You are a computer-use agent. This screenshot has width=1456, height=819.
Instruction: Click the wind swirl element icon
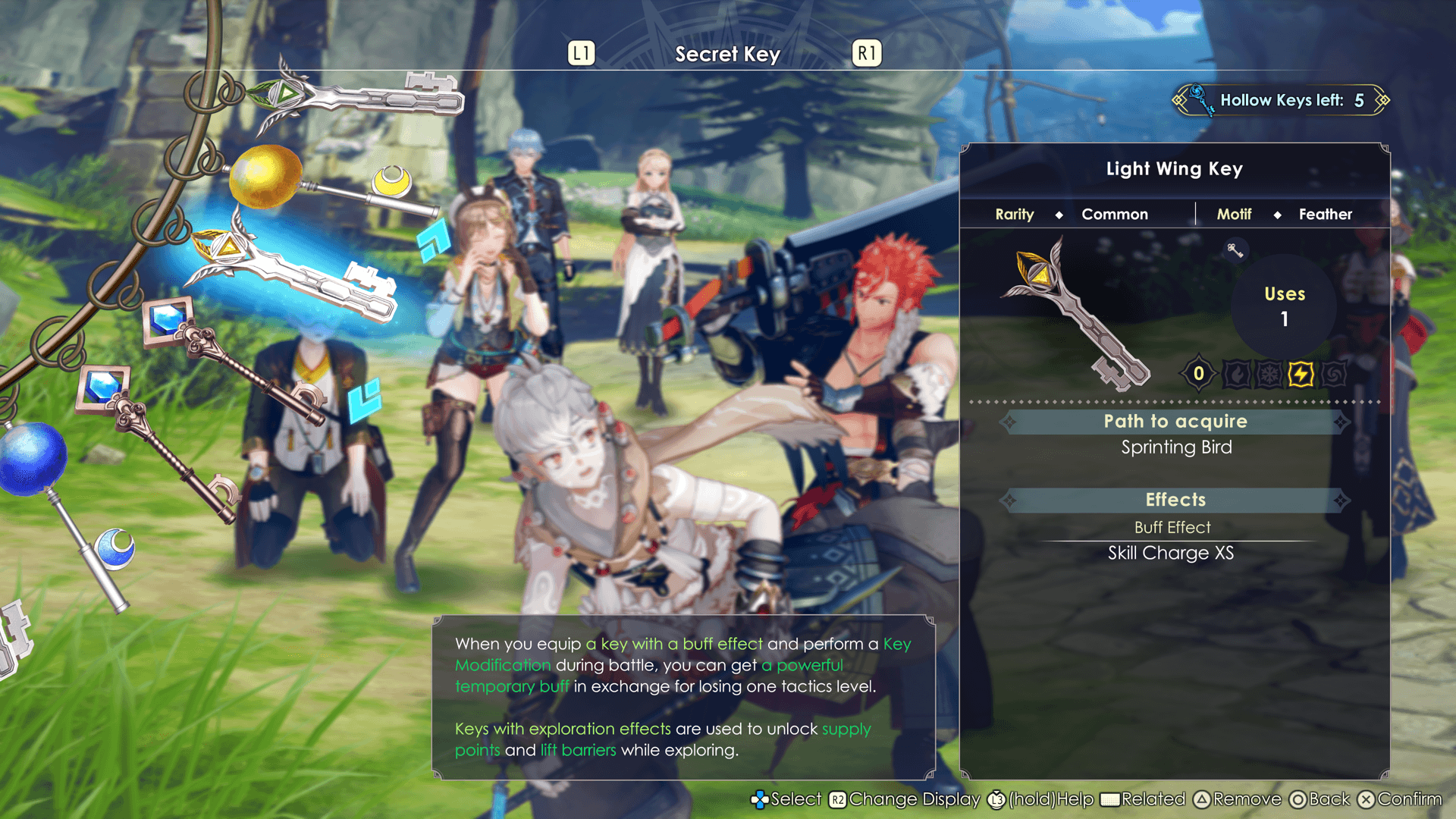[x=1333, y=374]
